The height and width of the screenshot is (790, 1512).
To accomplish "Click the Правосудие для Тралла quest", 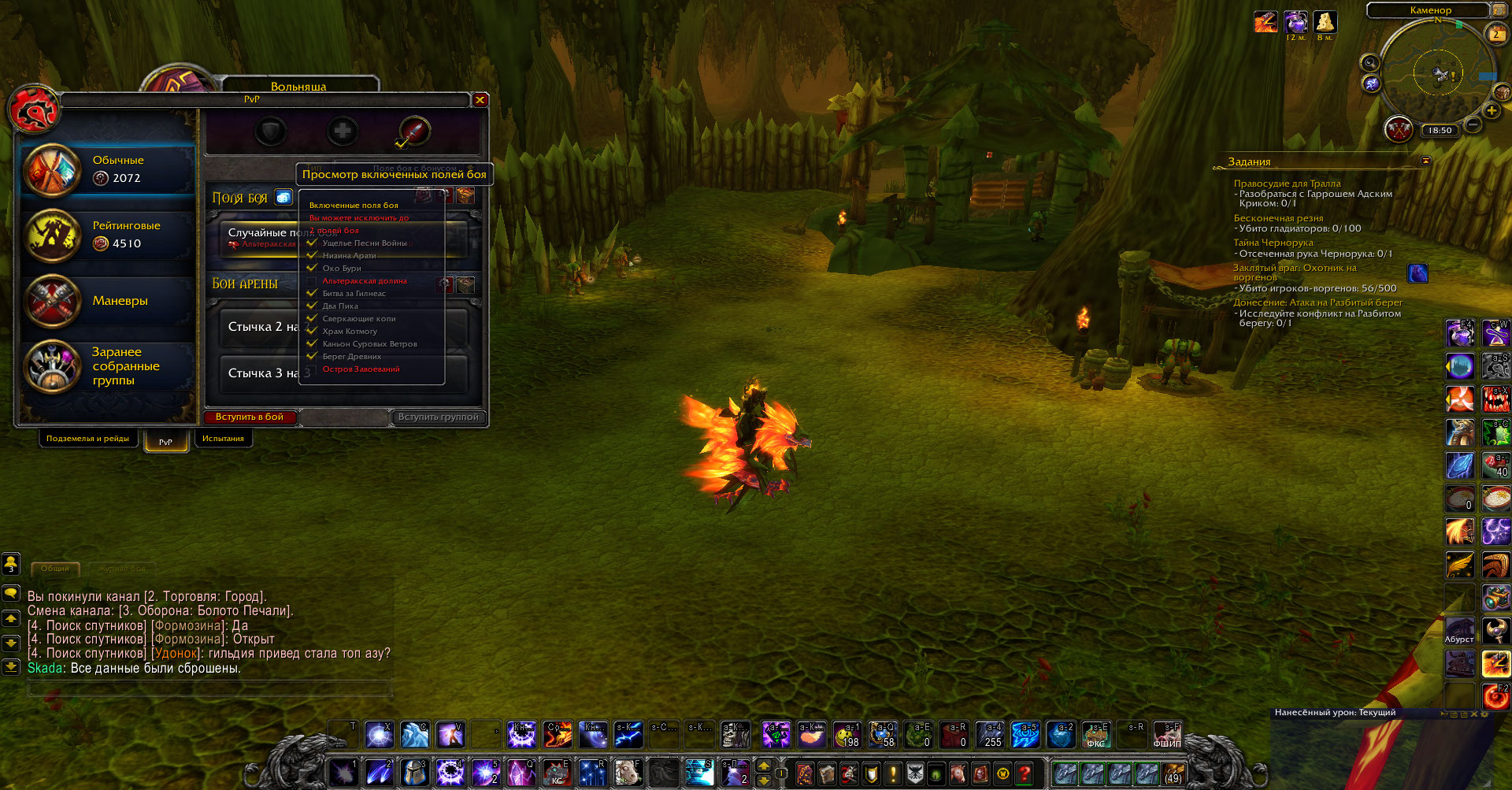I will (x=1287, y=184).
